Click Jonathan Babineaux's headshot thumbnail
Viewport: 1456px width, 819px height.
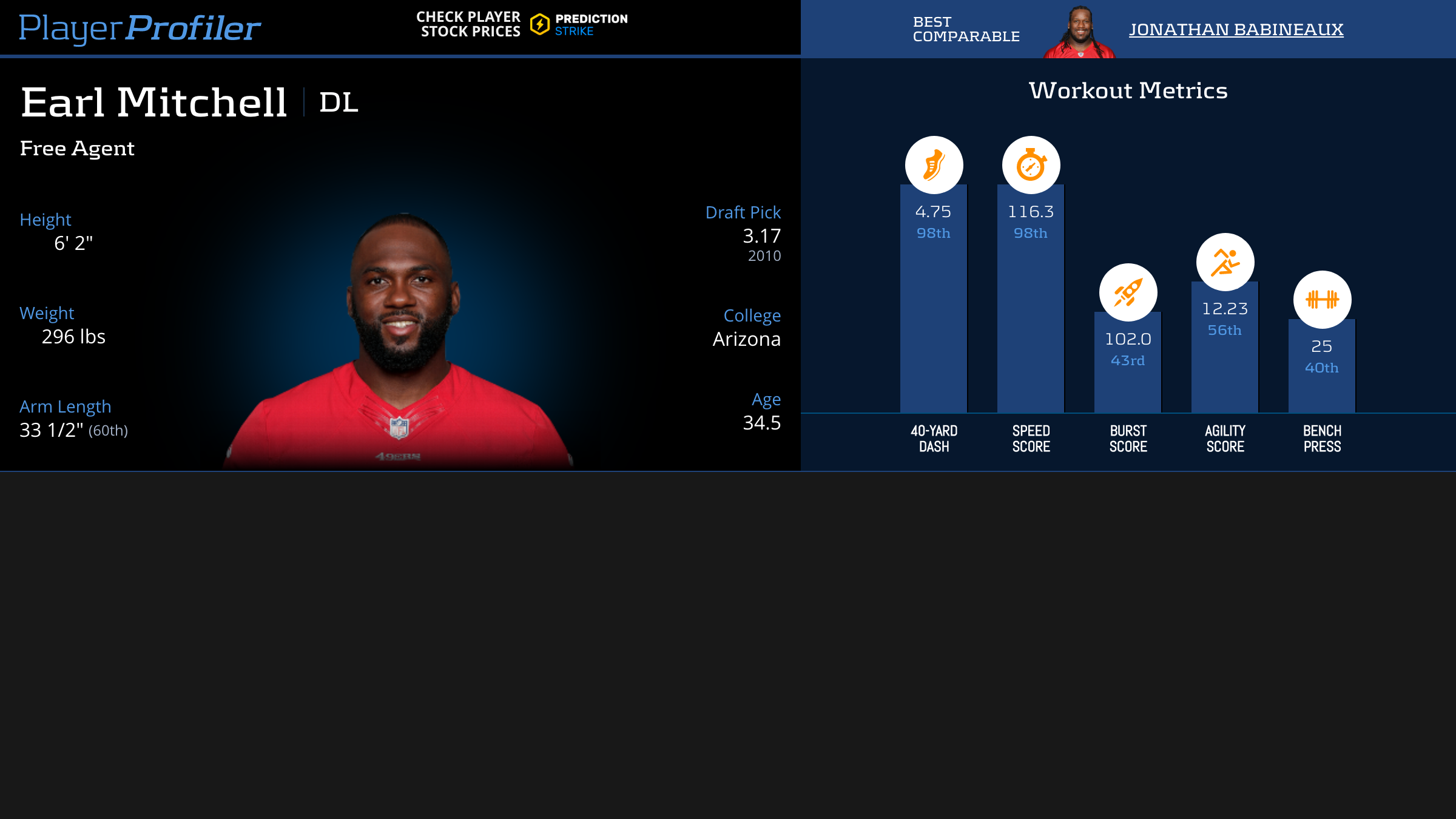tap(1080, 33)
